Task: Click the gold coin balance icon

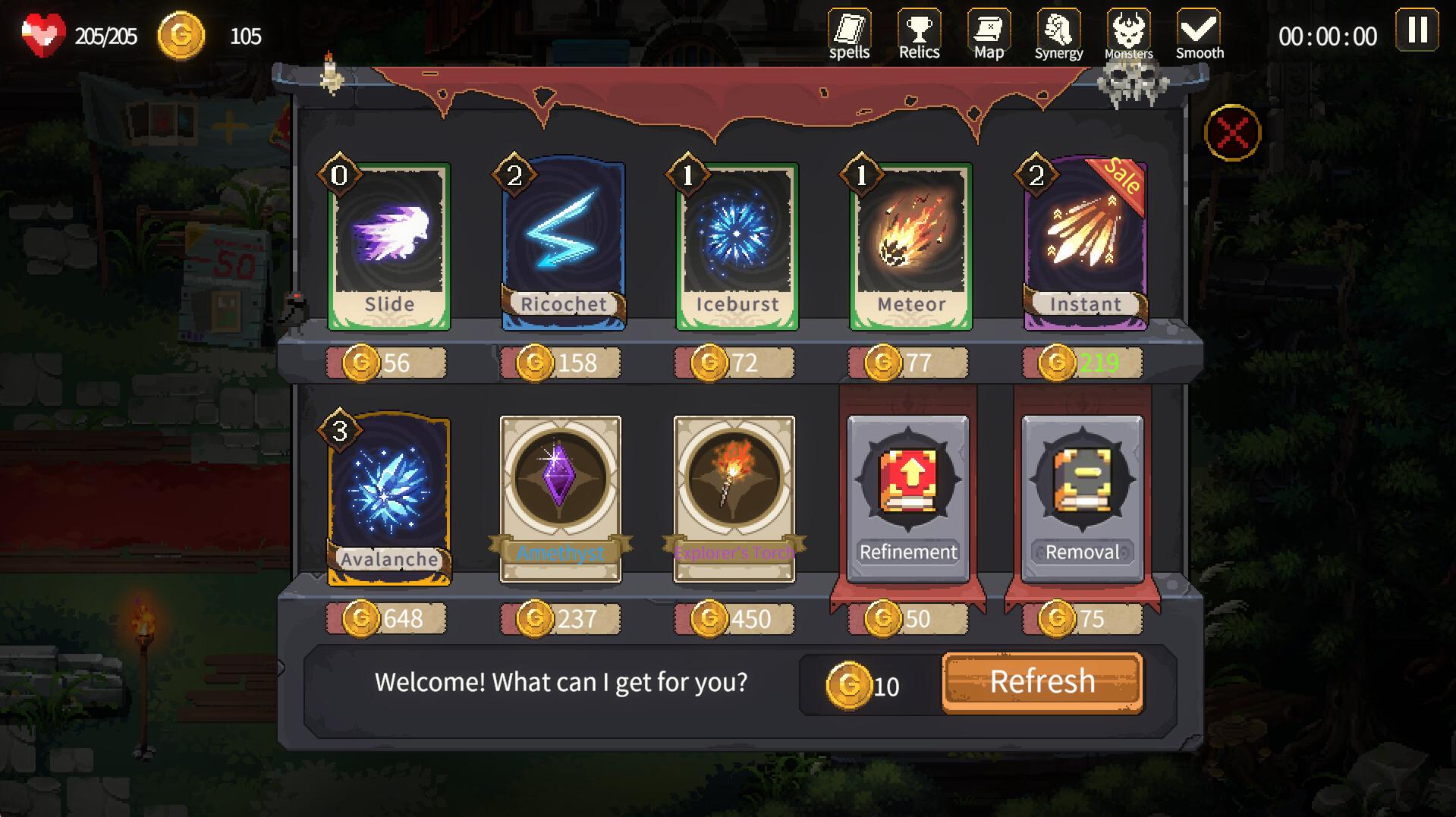Action: [x=182, y=33]
